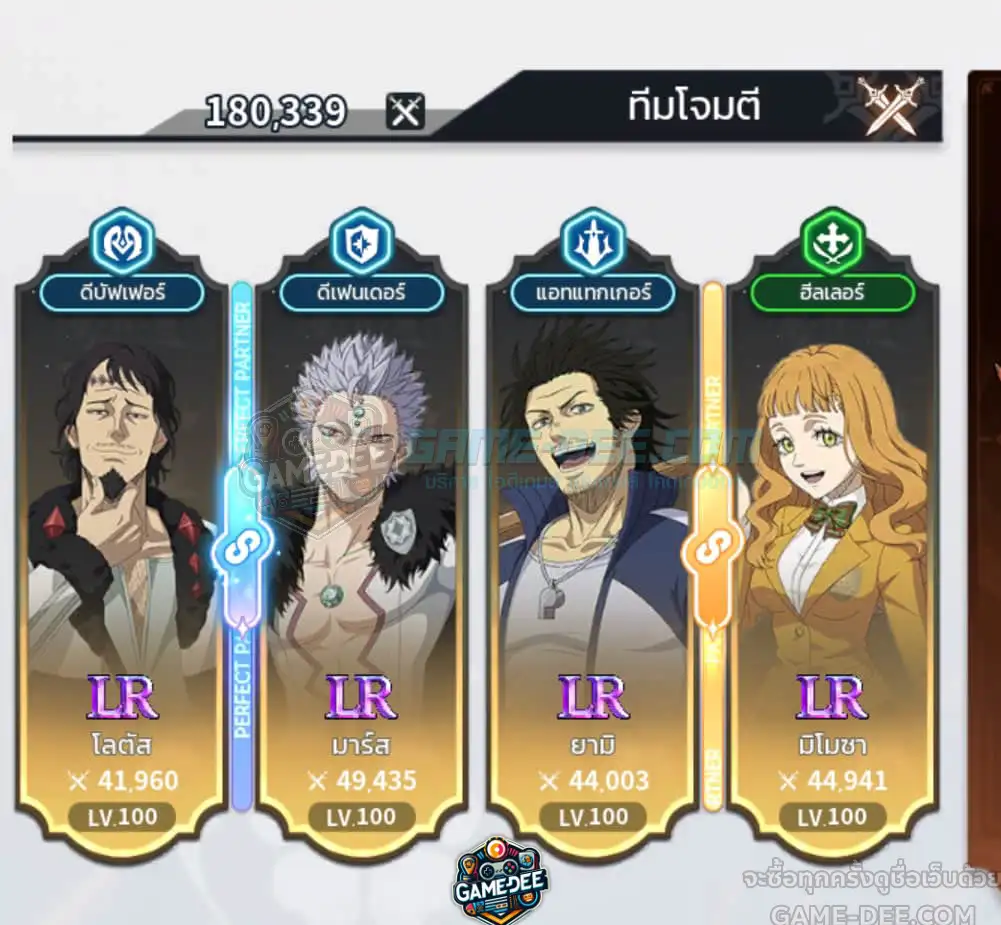This screenshot has width=1001, height=925.
Task: Select the โลตัส character card
Action: [x=121, y=540]
